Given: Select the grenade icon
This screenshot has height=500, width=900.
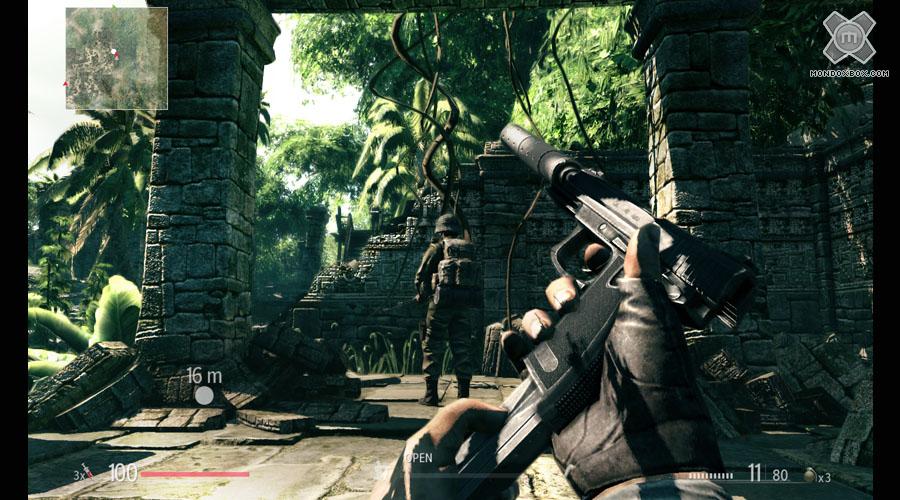Looking at the screenshot, I should tap(809, 476).
